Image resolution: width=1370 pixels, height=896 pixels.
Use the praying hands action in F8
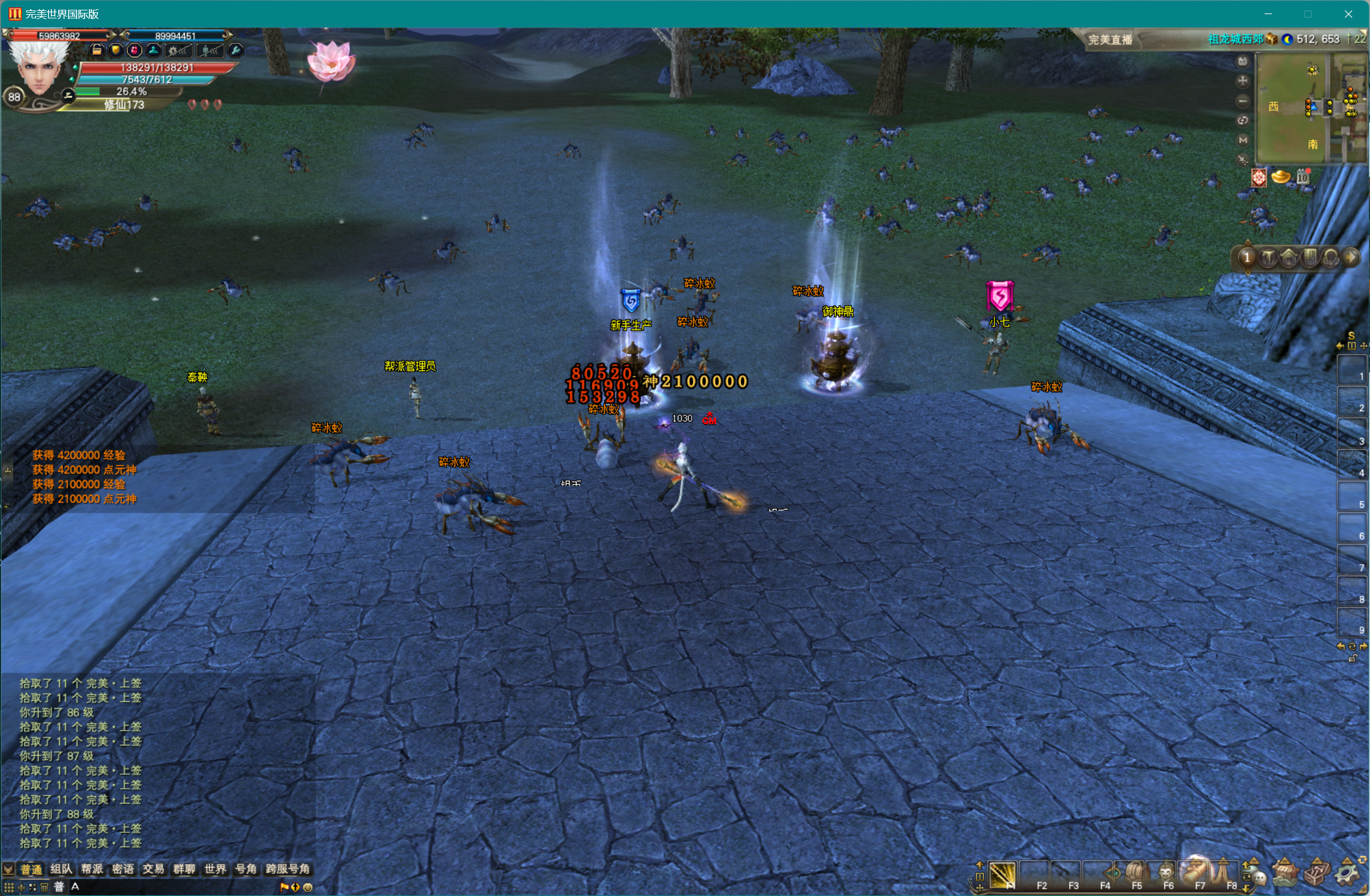tap(1223, 873)
